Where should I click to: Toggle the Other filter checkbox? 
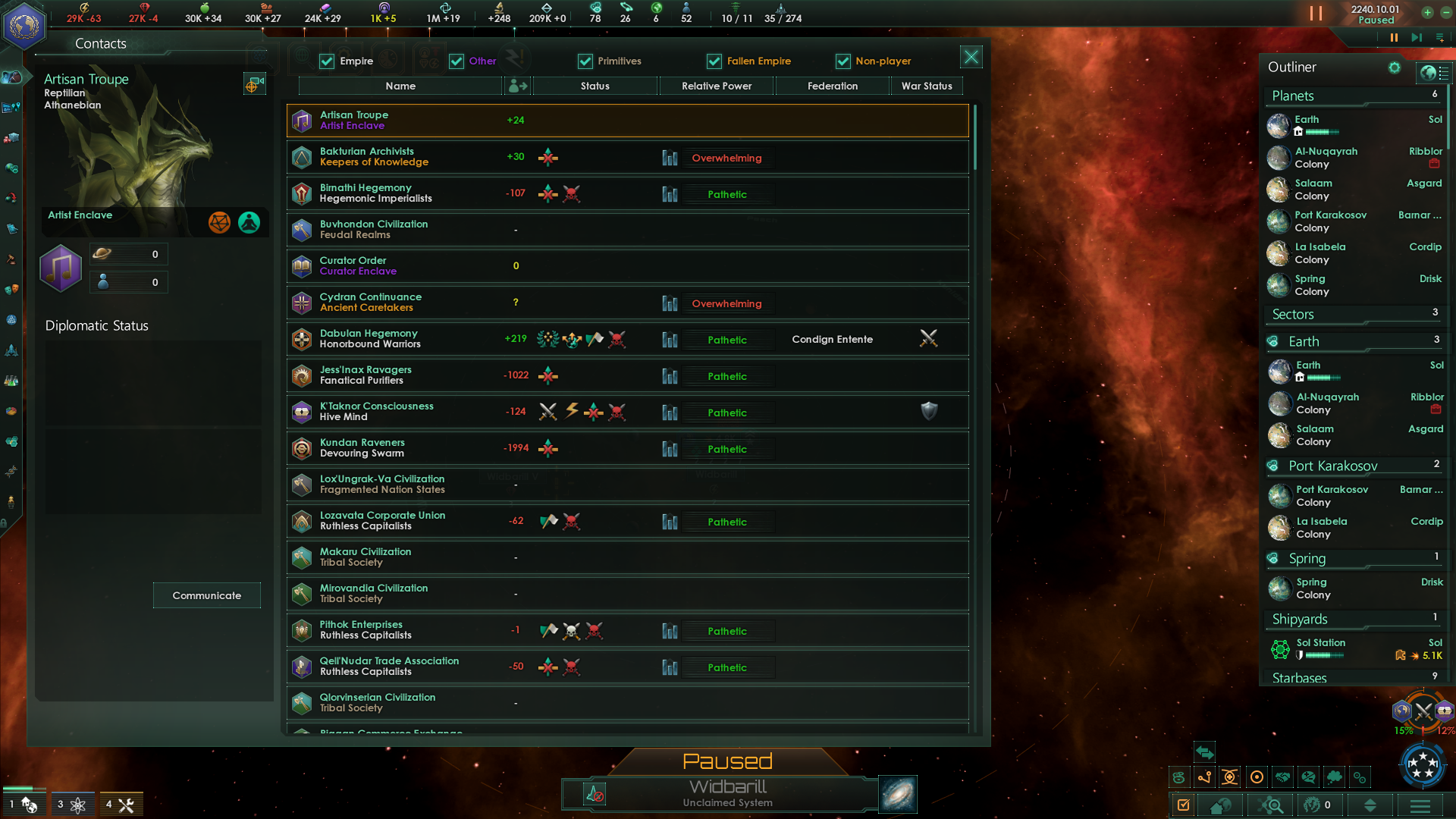click(x=456, y=61)
